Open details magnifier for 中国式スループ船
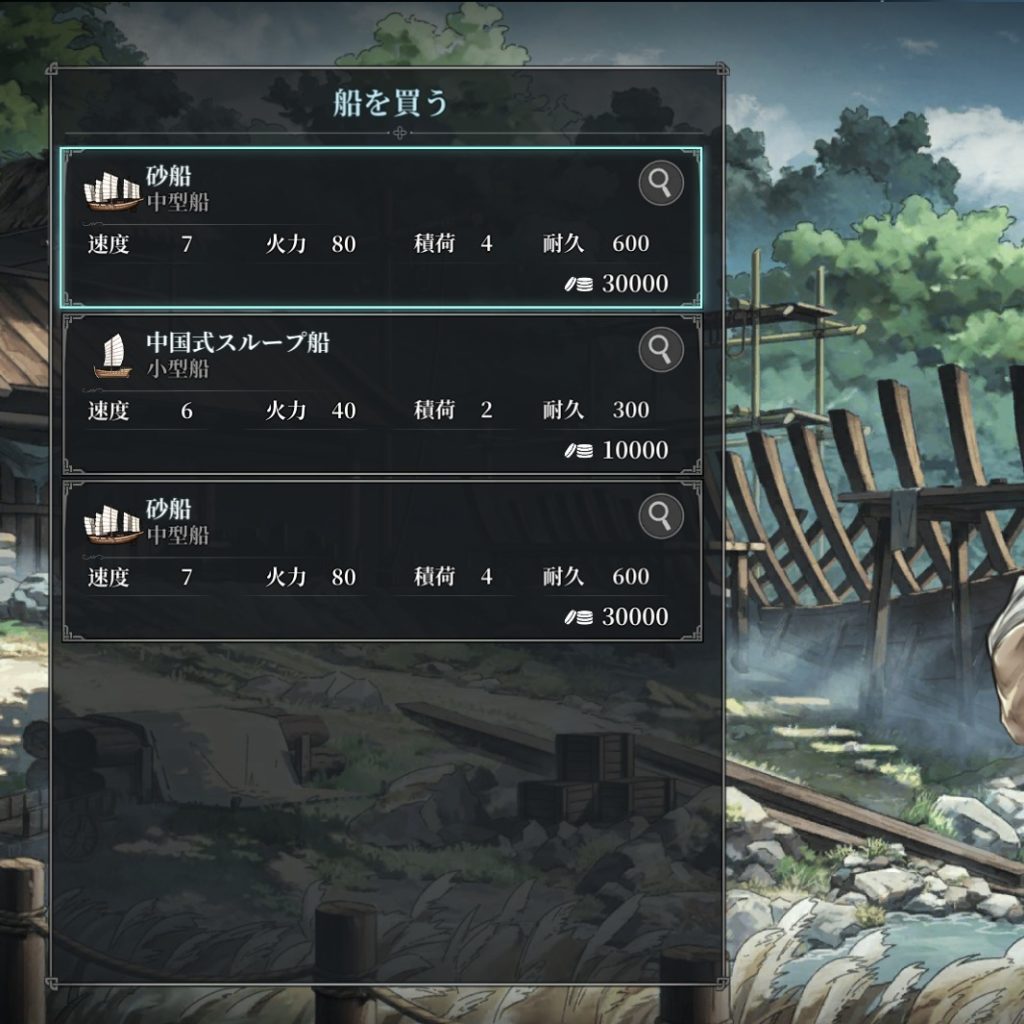Screen dimensions: 1024x1024 [660, 350]
